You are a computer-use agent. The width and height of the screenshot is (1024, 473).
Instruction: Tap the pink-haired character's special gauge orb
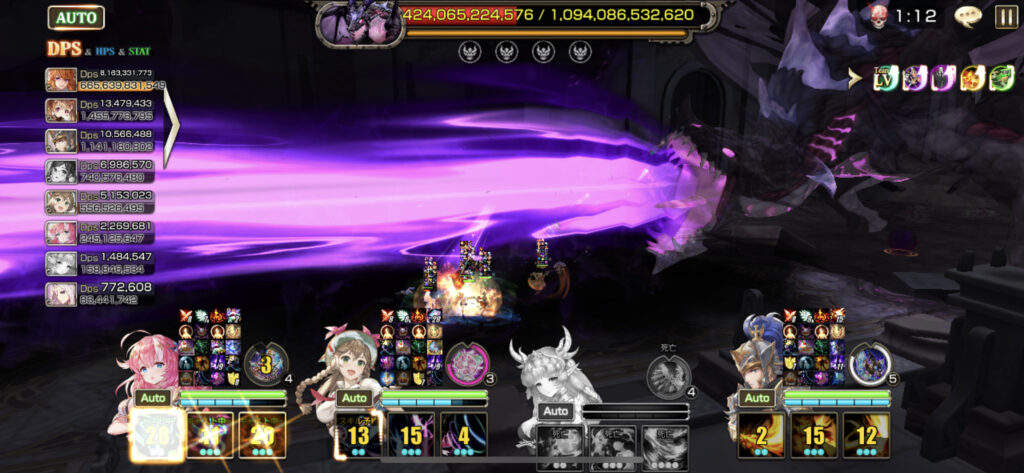click(266, 364)
